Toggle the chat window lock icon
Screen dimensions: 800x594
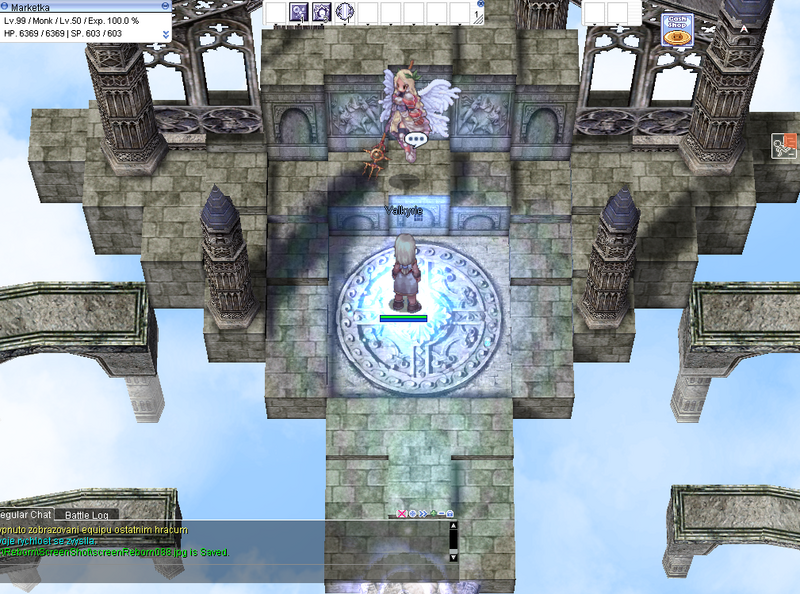(x=451, y=513)
